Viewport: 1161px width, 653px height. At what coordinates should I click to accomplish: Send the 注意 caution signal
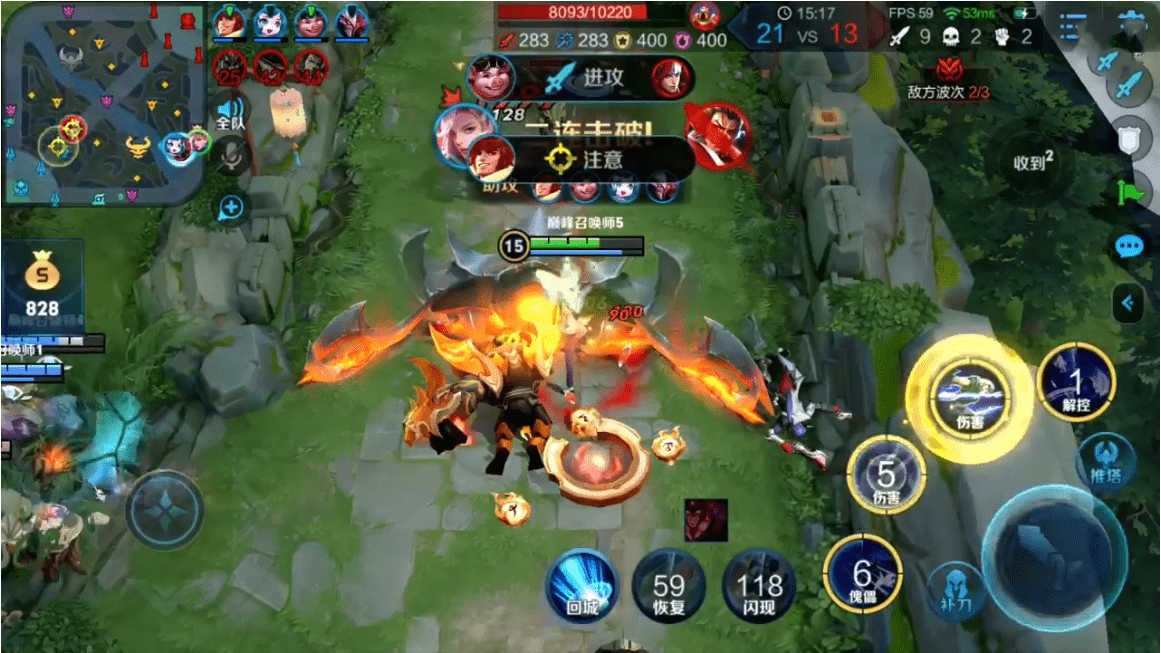click(x=590, y=158)
